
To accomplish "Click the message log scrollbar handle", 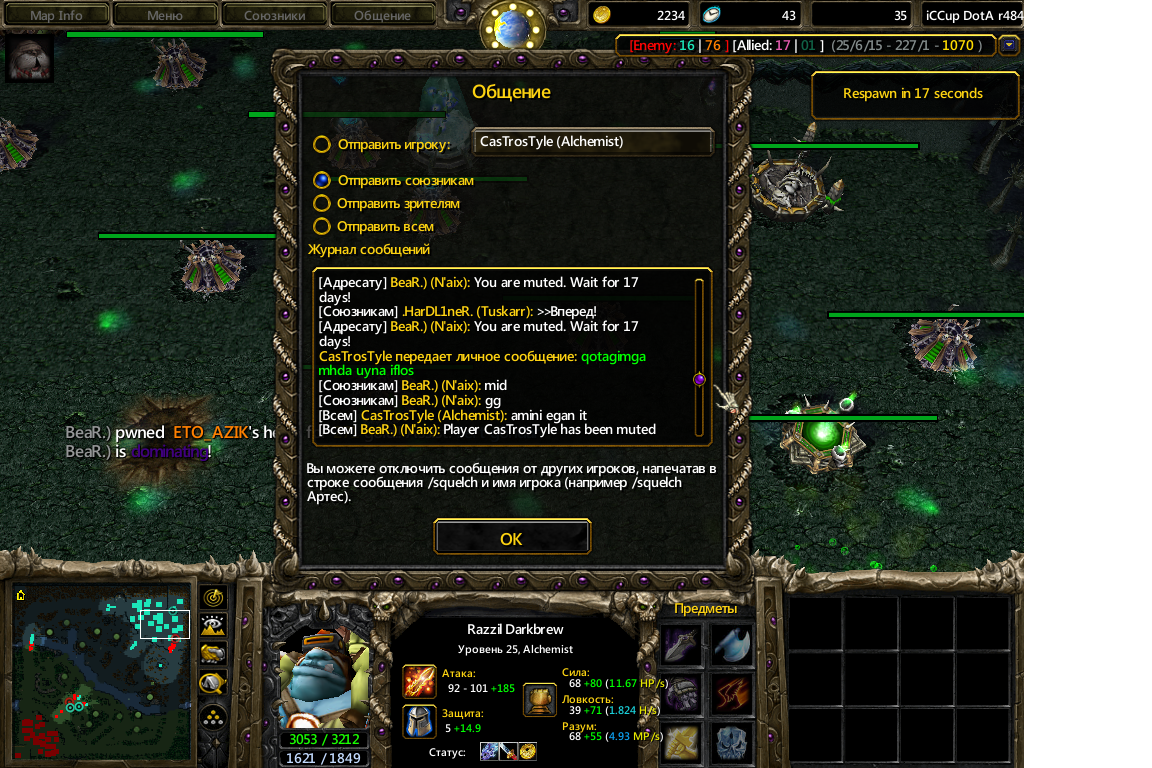I will click(x=699, y=379).
